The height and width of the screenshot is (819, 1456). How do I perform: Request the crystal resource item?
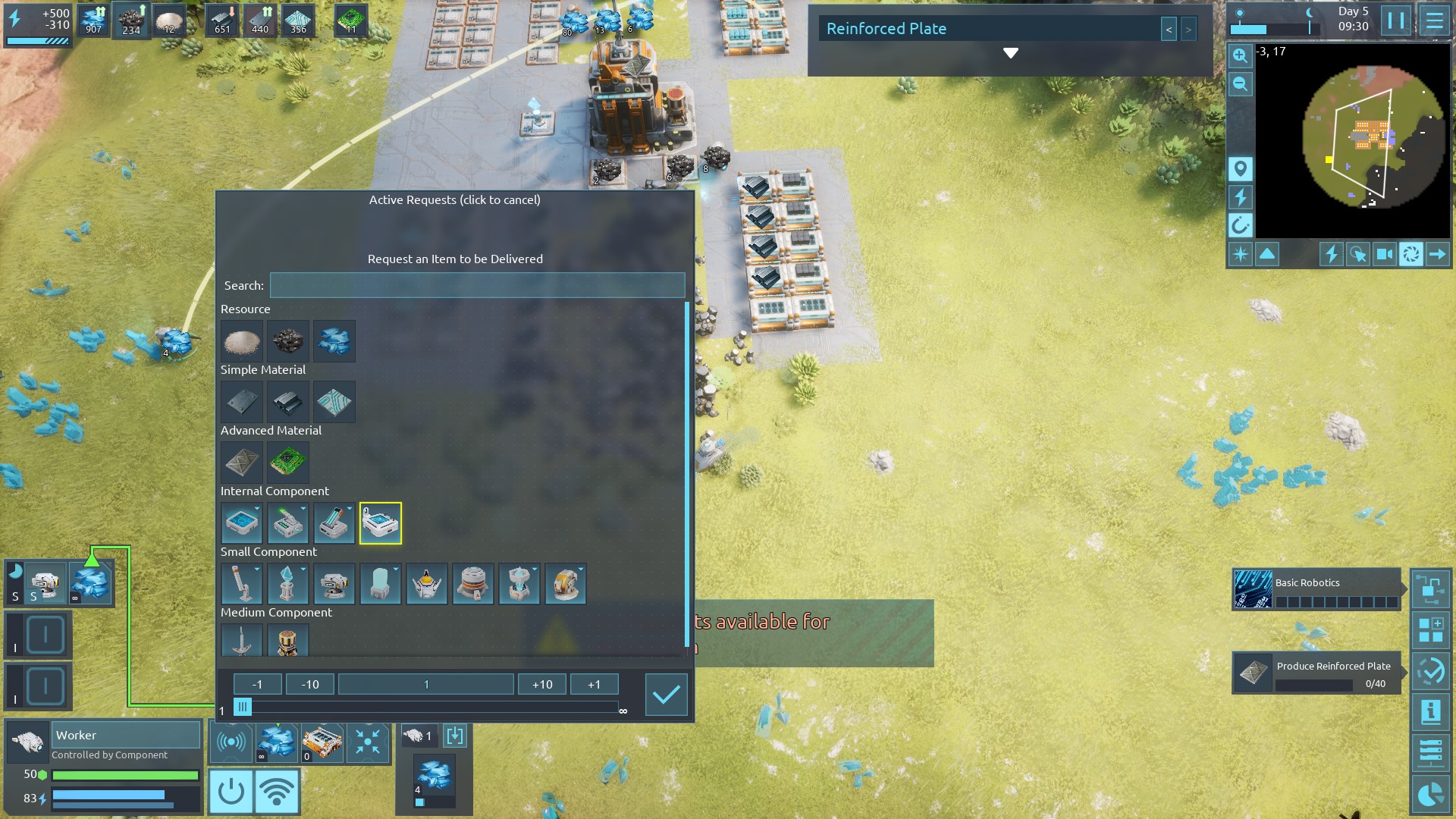(x=334, y=341)
